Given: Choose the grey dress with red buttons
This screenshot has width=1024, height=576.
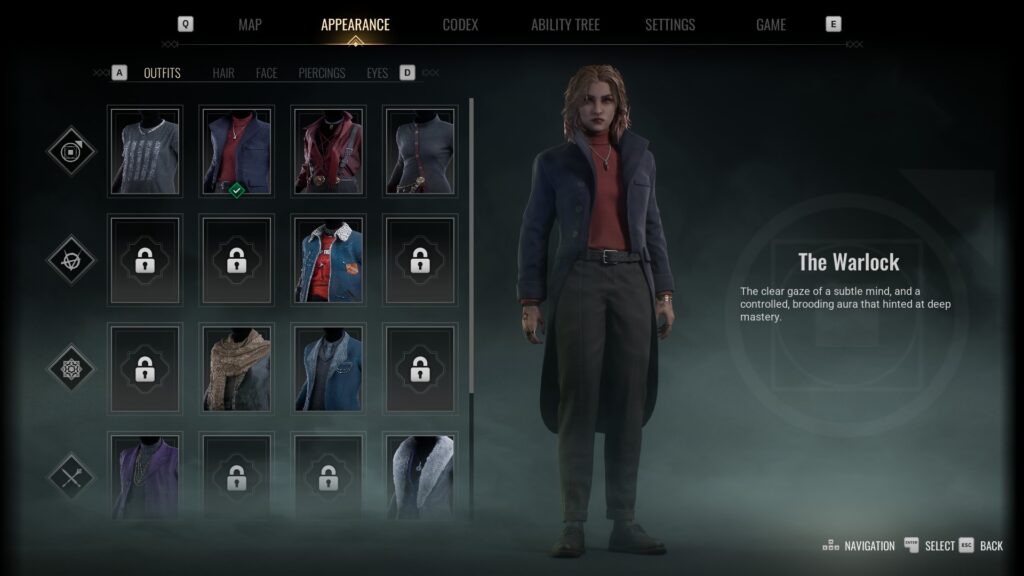Looking at the screenshot, I should point(421,151).
